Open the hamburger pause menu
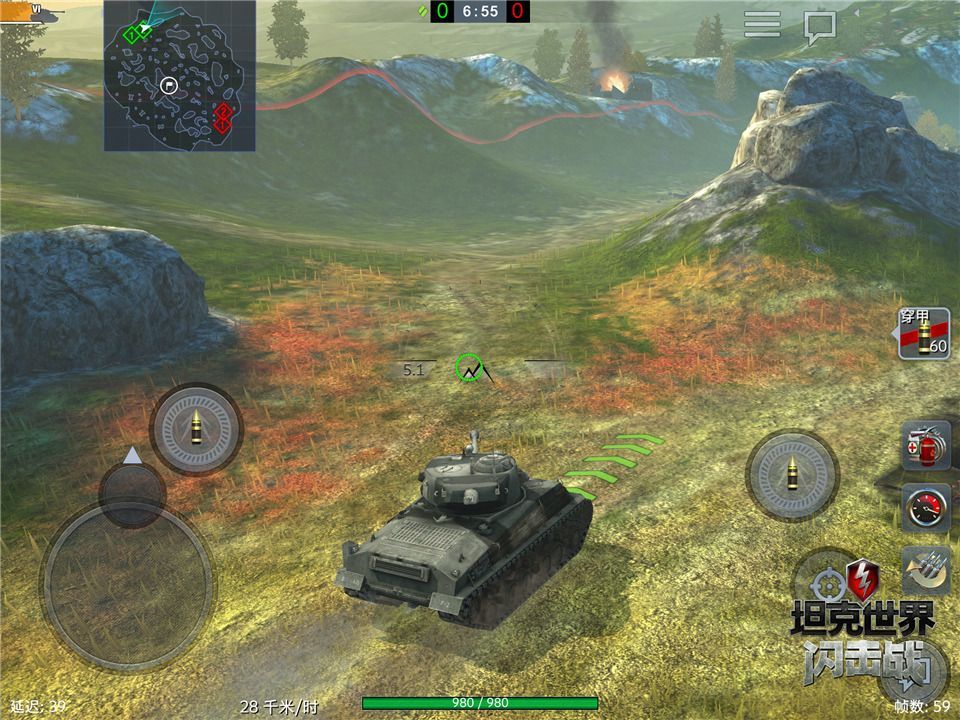This screenshot has height=720, width=960. click(x=762, y=25)
